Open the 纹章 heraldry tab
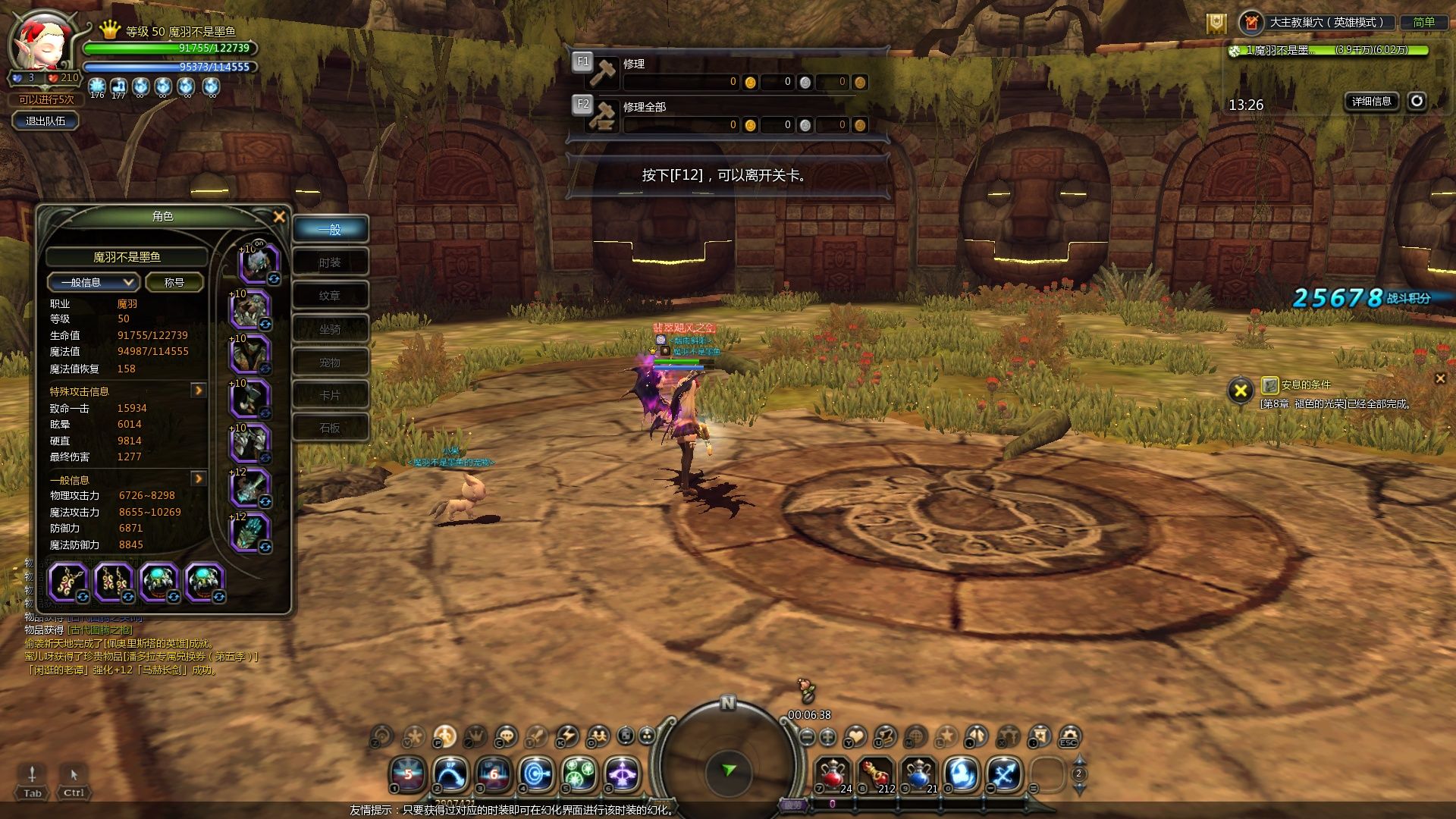 point(330,296)
